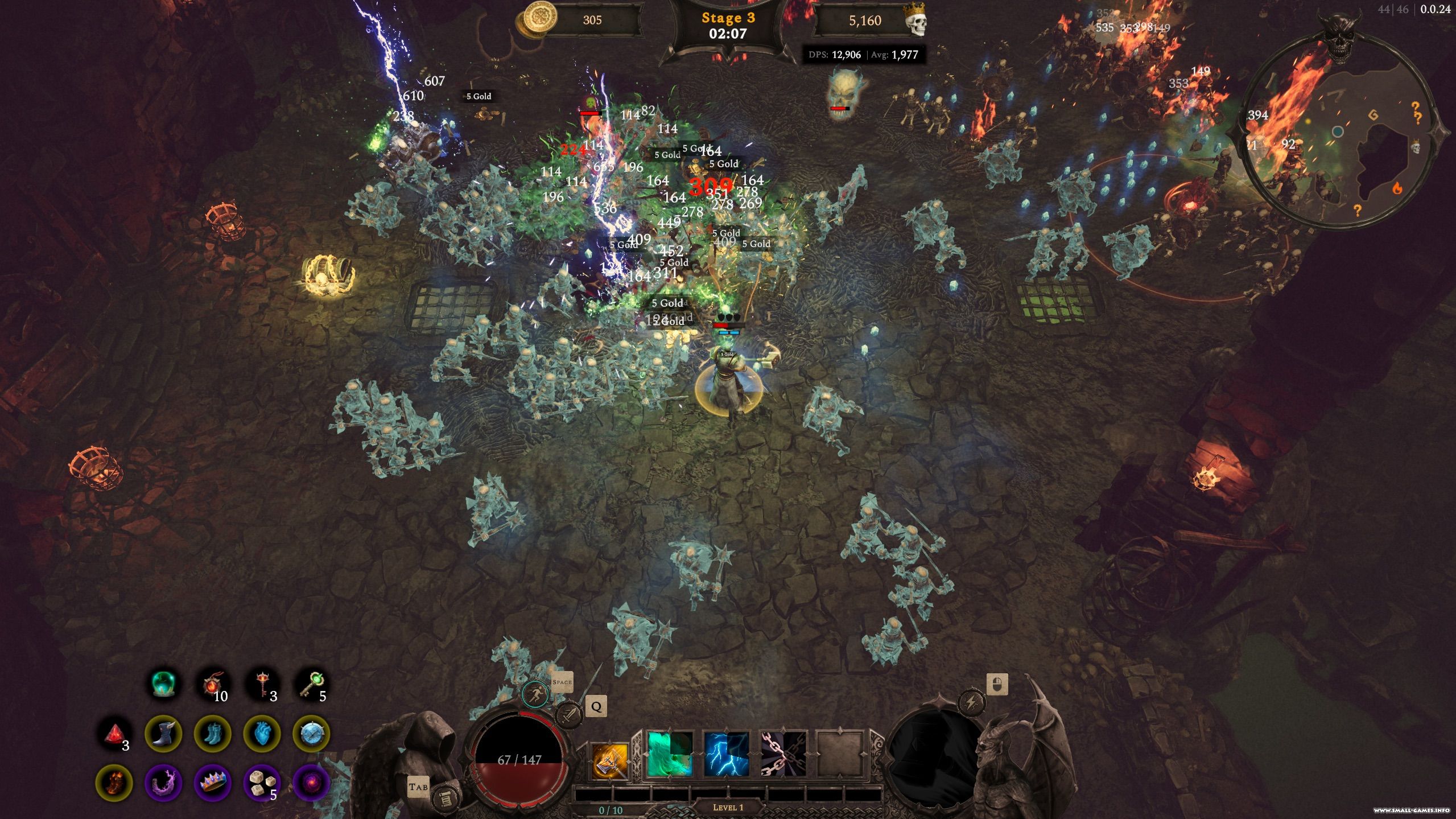Trigger the blue lightning ability
The height and width of the screenshot is (819, 1456).
(727, 755)
